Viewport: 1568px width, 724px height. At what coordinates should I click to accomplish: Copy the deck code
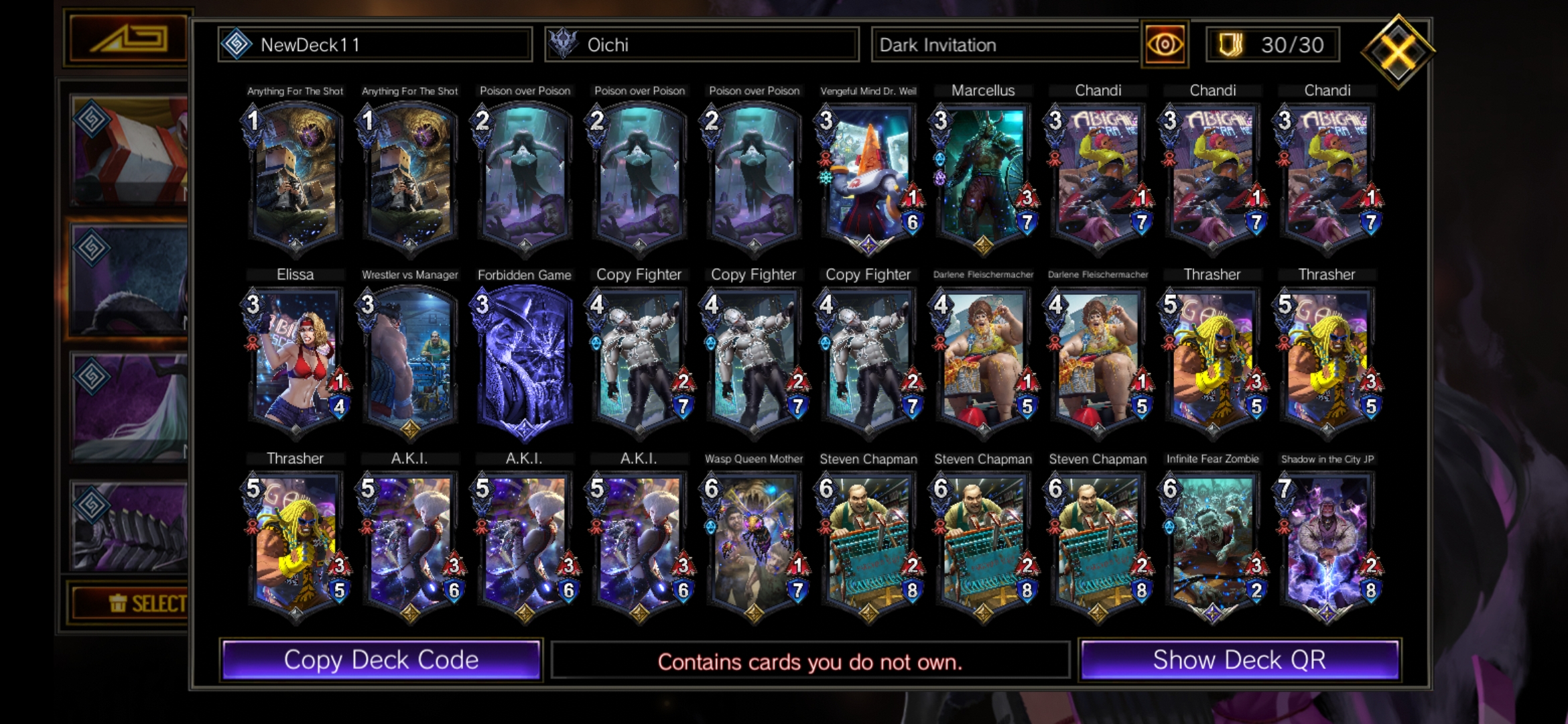381,660
